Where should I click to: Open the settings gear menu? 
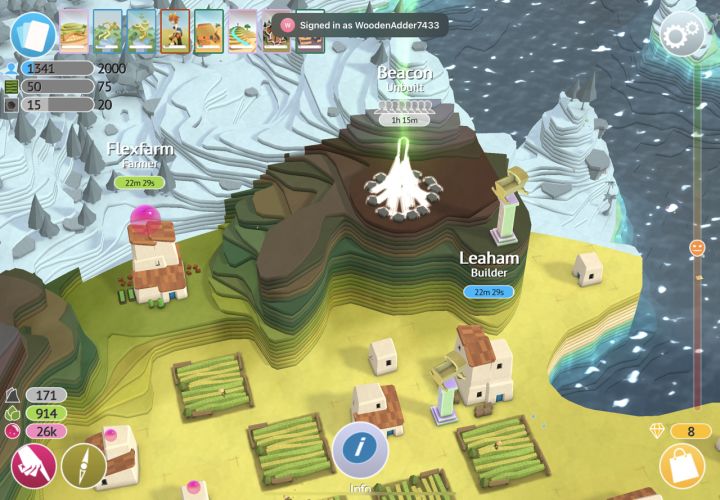(x=682, y=36)
